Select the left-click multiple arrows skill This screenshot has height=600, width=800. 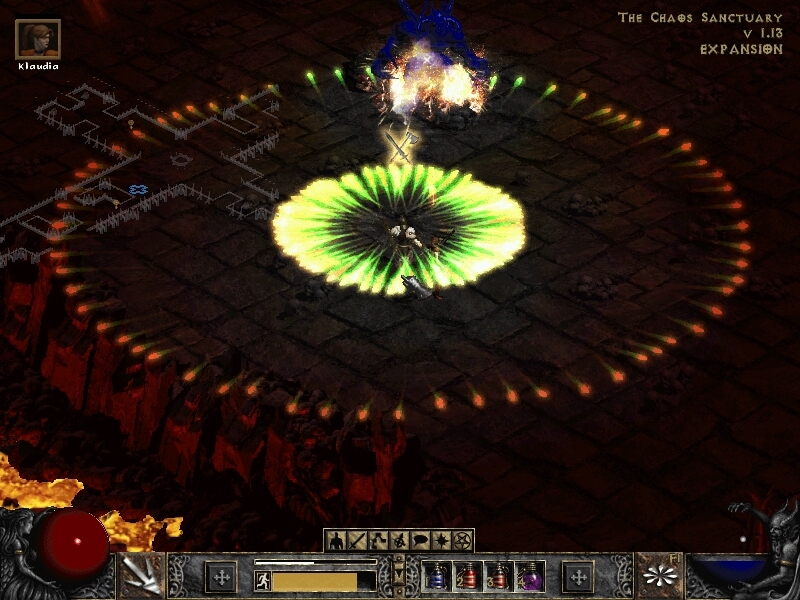click(x=141, y=576)
